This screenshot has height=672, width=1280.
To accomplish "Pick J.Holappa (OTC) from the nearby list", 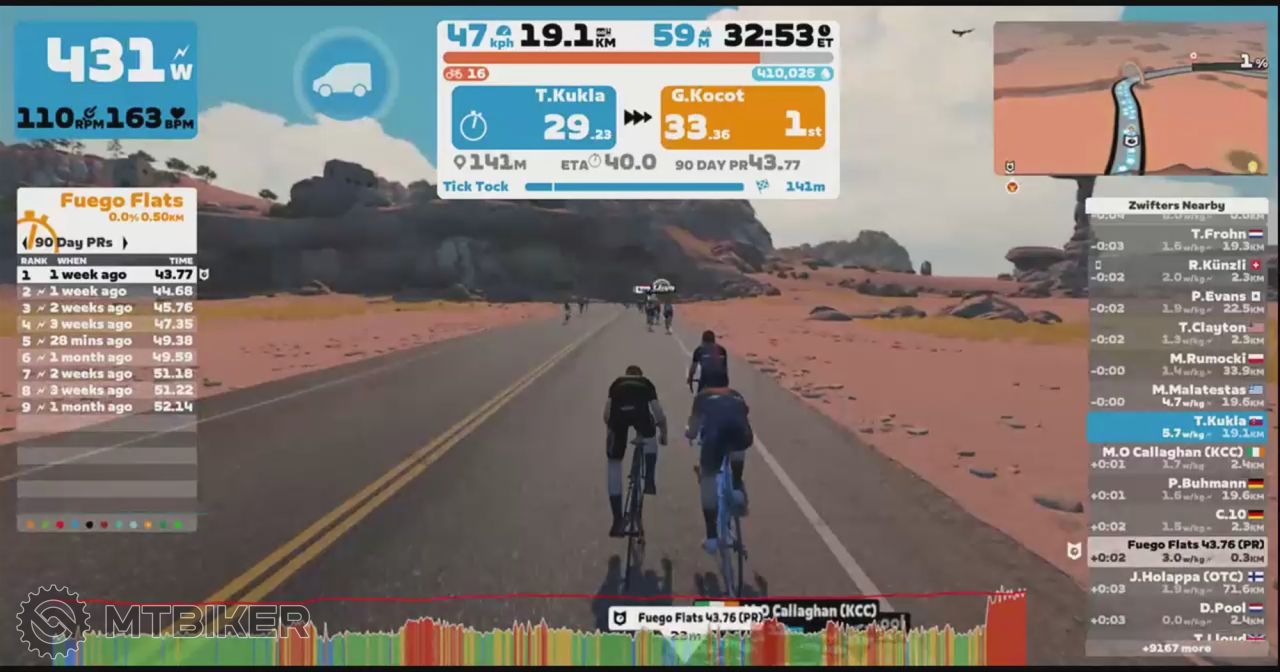I will [1177, 582].
